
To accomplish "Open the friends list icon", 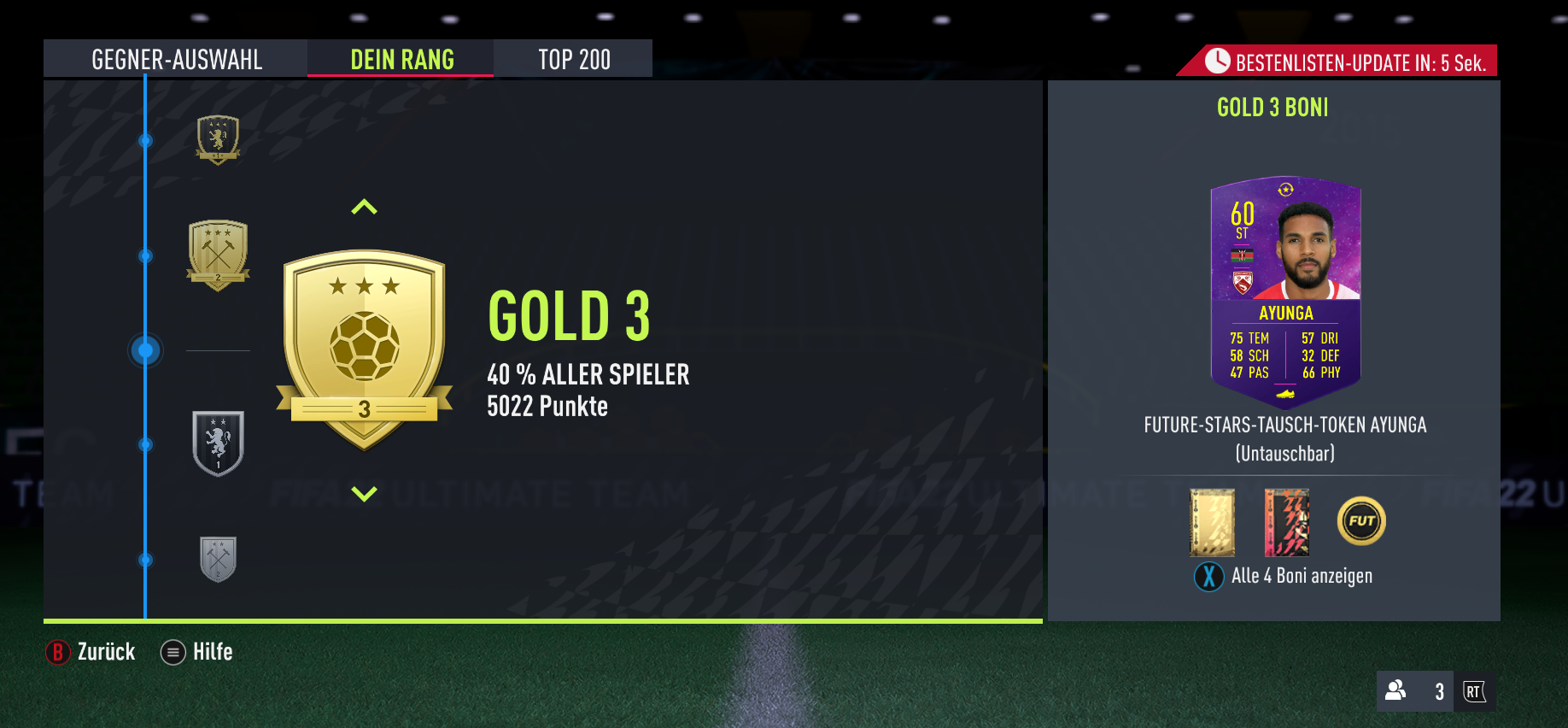I will pos(1395,690).
